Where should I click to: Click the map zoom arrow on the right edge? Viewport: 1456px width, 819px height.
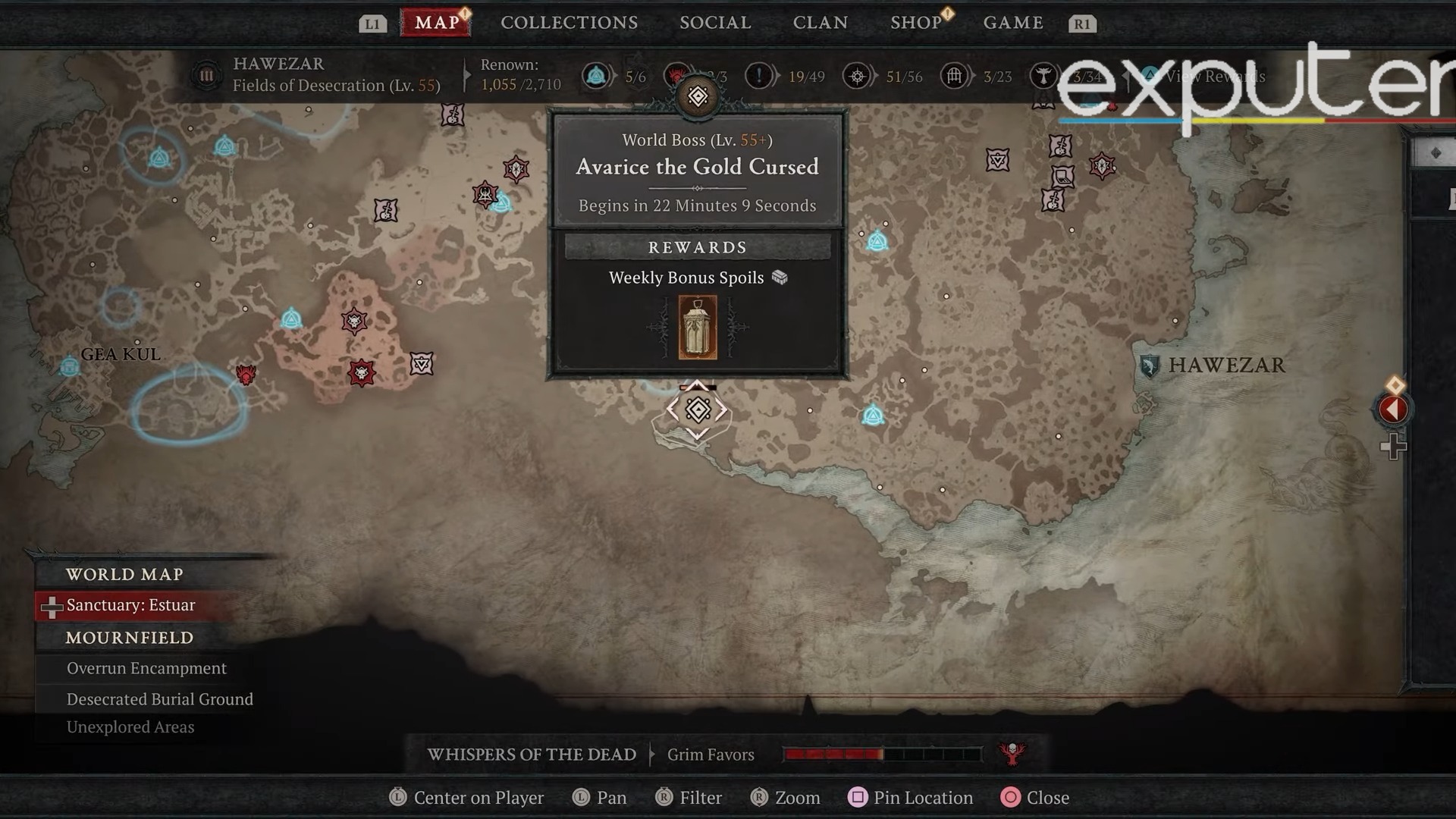click(1394, 409)
